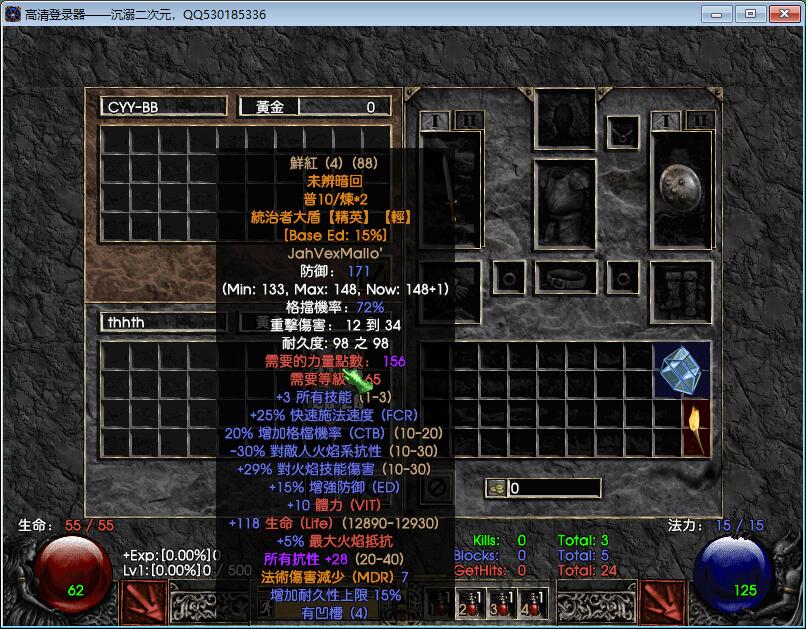Click the boots equipment slot
806x629 pixels.
(x=681, y=290)
